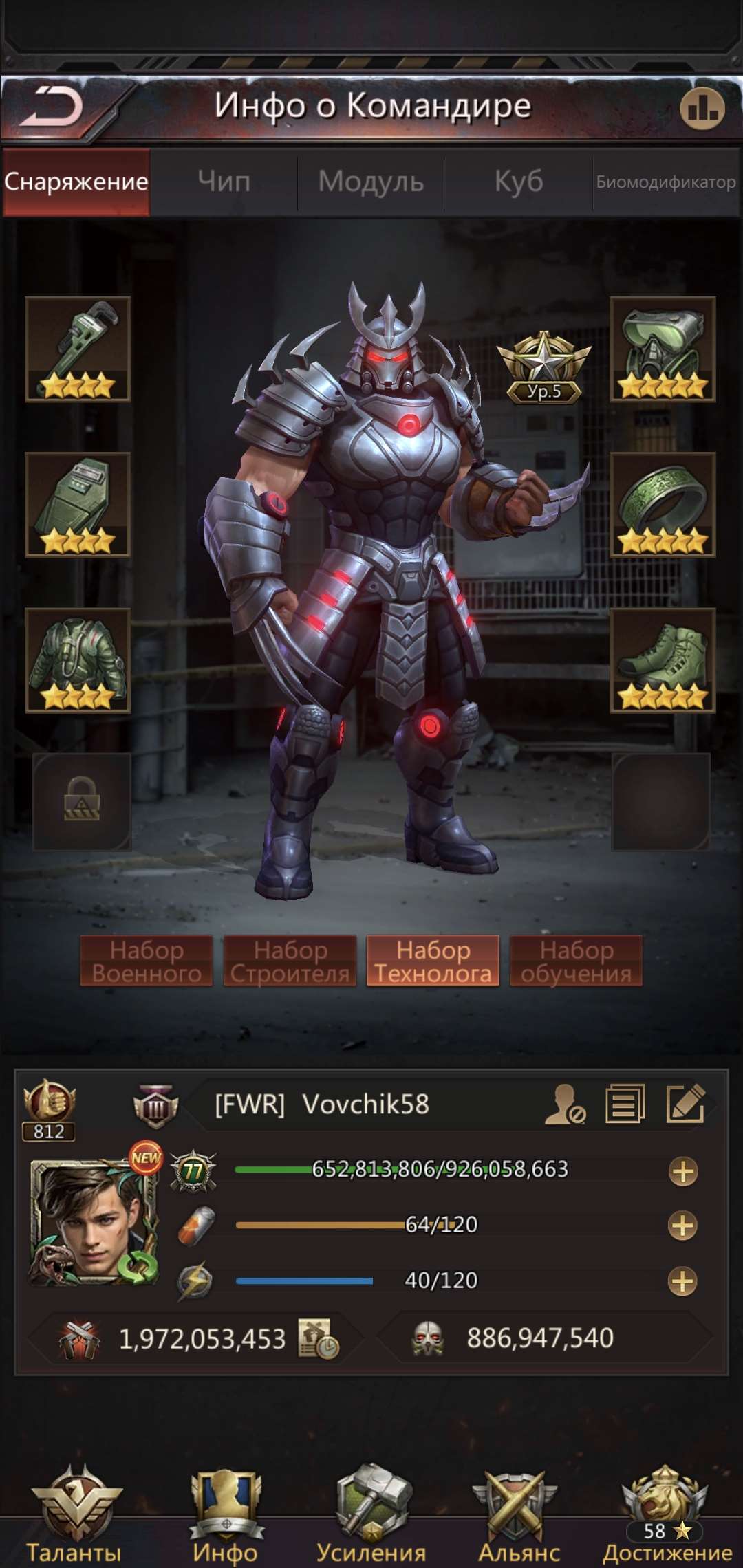
Task: Select the Набор обучения preset
Action: pos(576,961)
